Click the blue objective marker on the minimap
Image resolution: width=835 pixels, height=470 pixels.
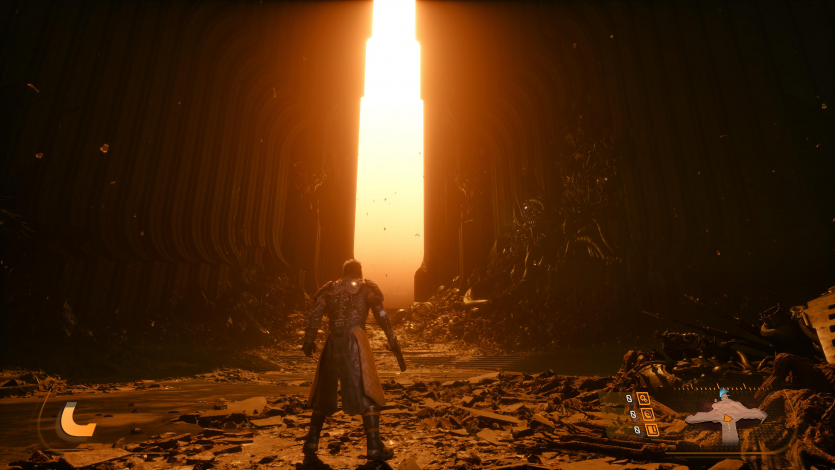[722, 394]
